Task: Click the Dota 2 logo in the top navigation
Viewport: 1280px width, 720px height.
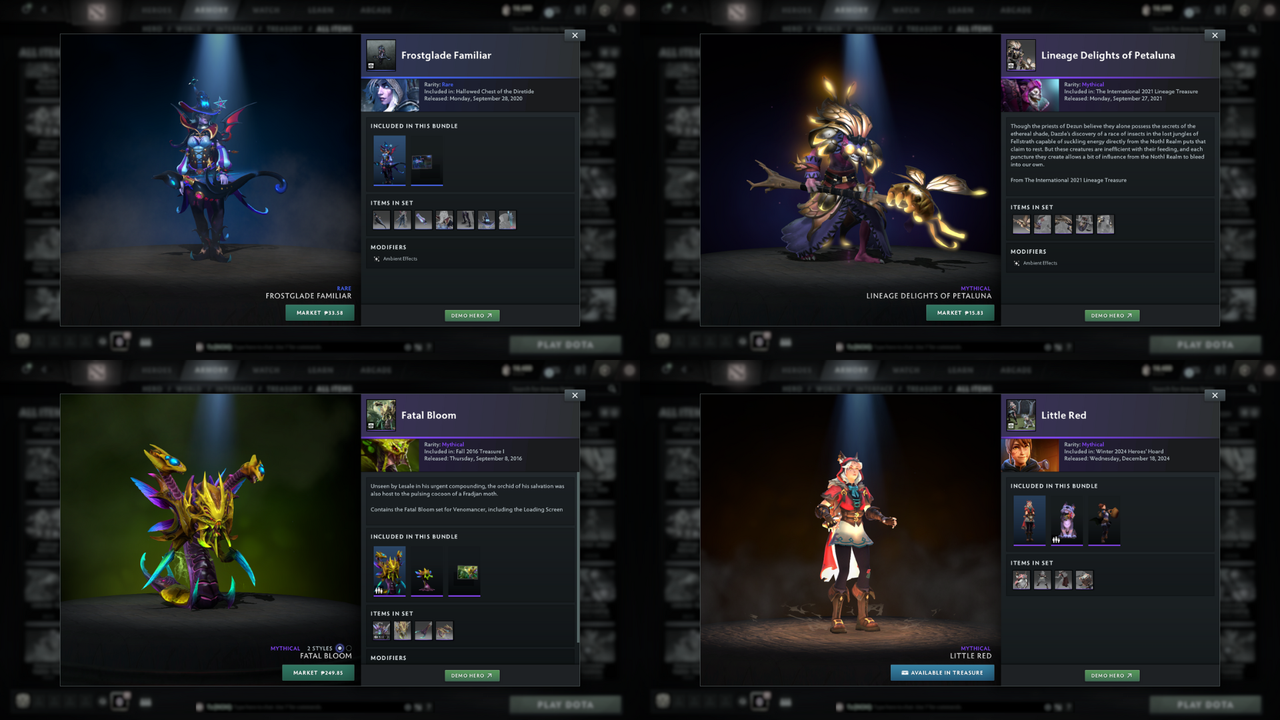Action: tap(95, 10)
